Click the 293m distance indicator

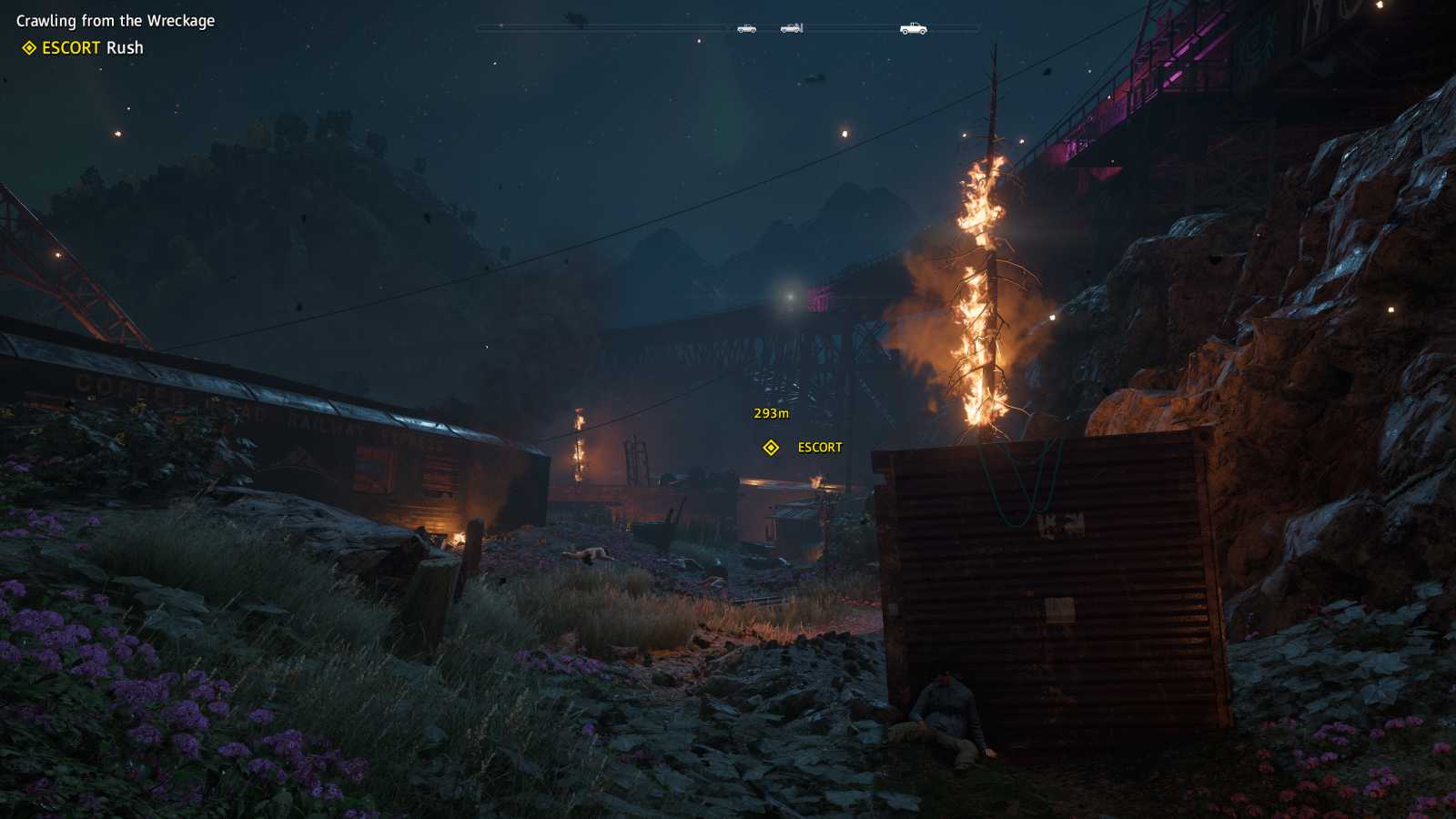tap(771, 412)
